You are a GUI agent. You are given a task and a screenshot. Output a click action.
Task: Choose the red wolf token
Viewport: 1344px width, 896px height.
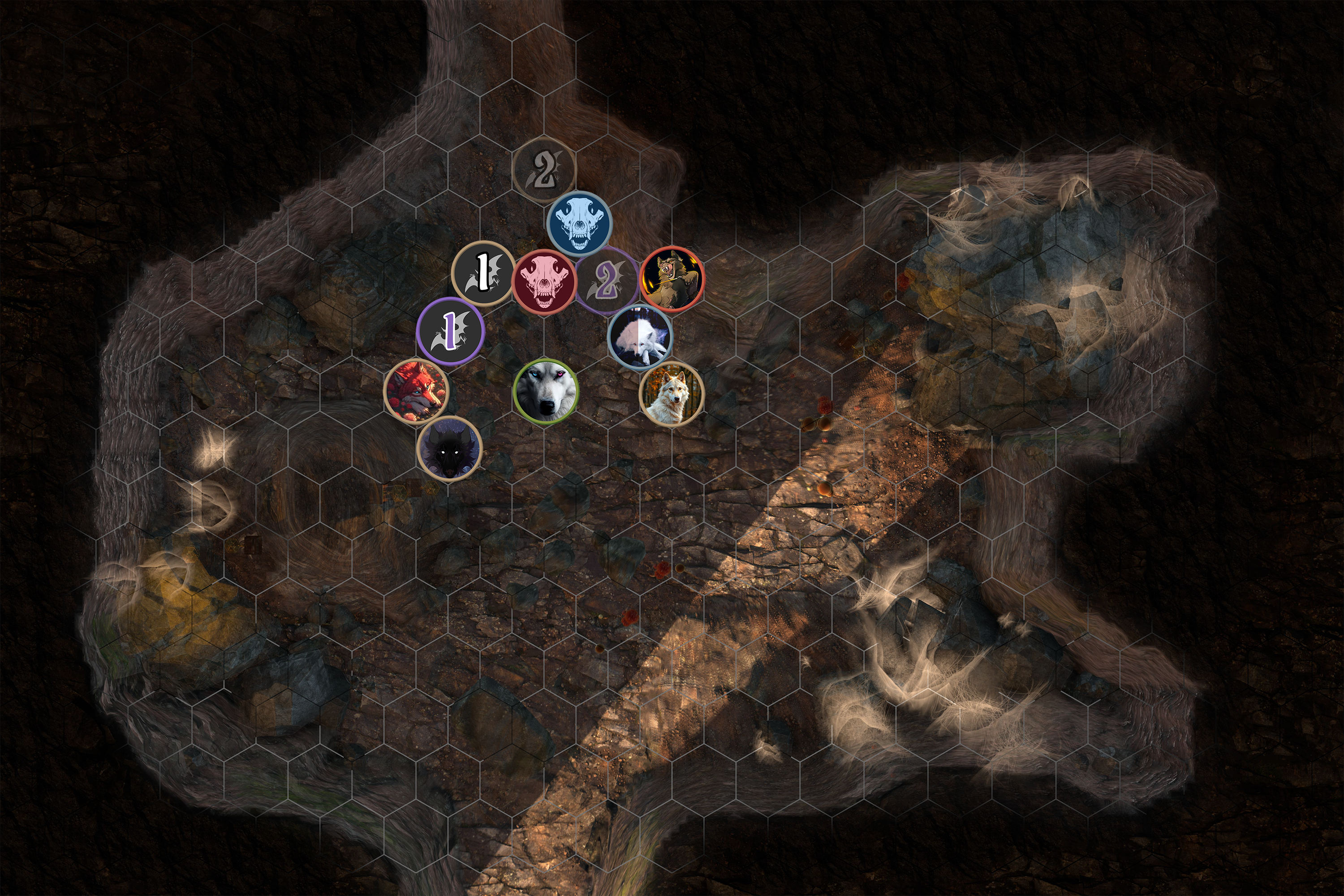[416, 392]
